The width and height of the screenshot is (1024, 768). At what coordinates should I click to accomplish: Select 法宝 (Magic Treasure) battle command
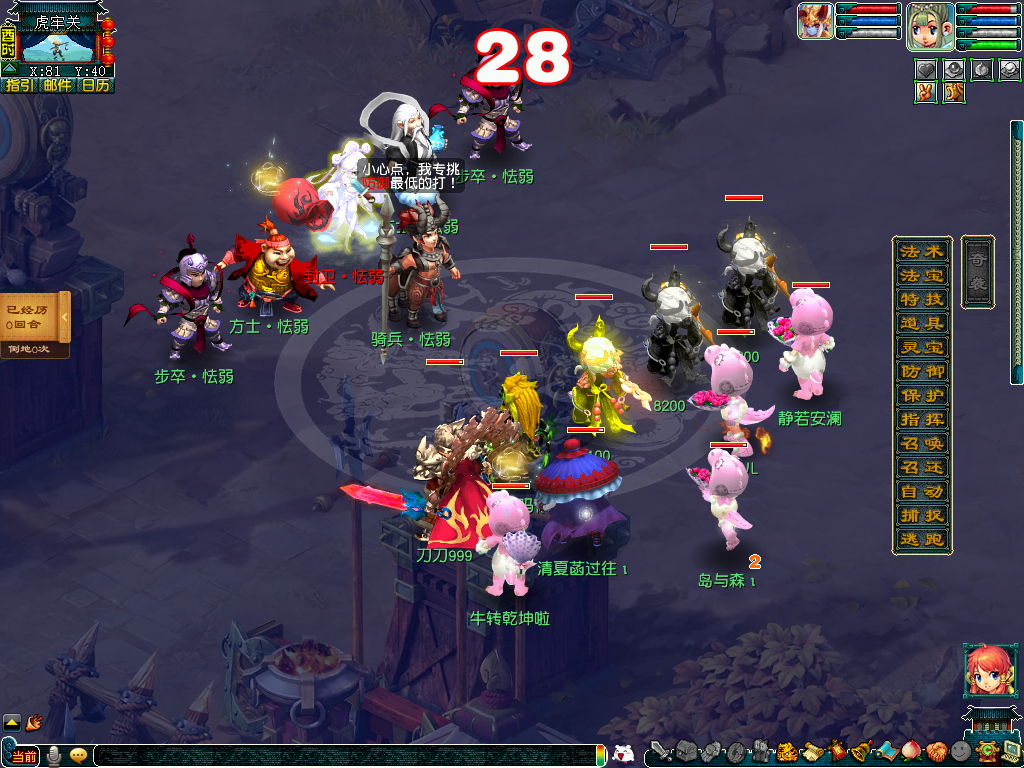pyautogui.click(x=921, y=274)
